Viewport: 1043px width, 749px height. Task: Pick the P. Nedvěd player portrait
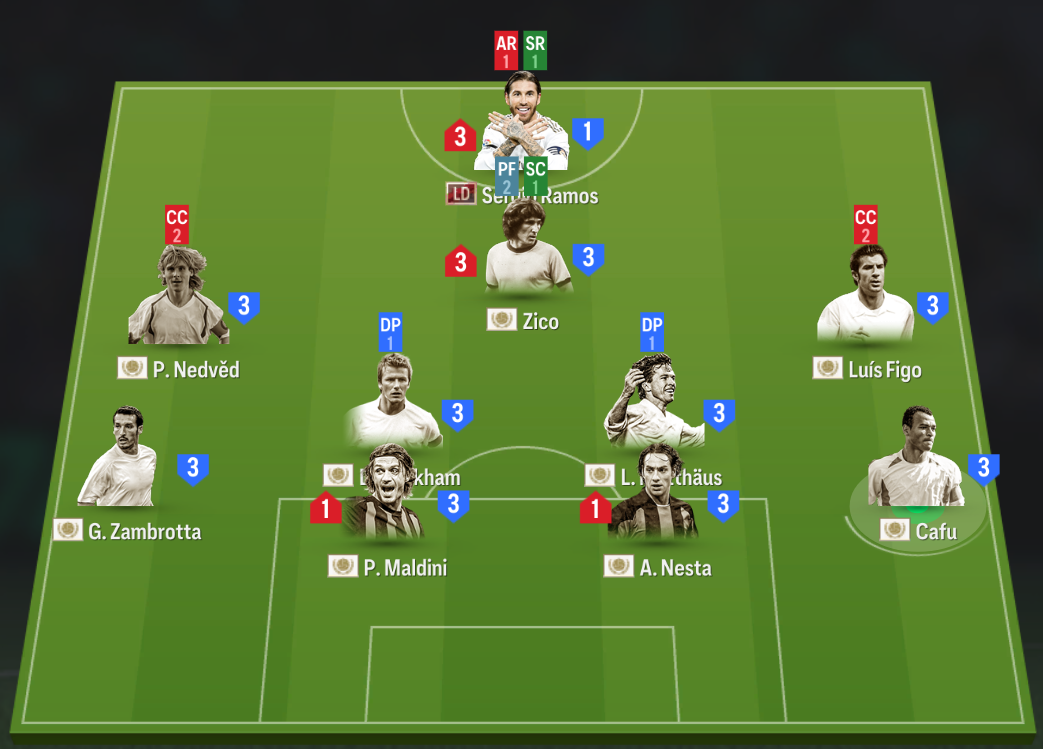[x=177, y=301]
